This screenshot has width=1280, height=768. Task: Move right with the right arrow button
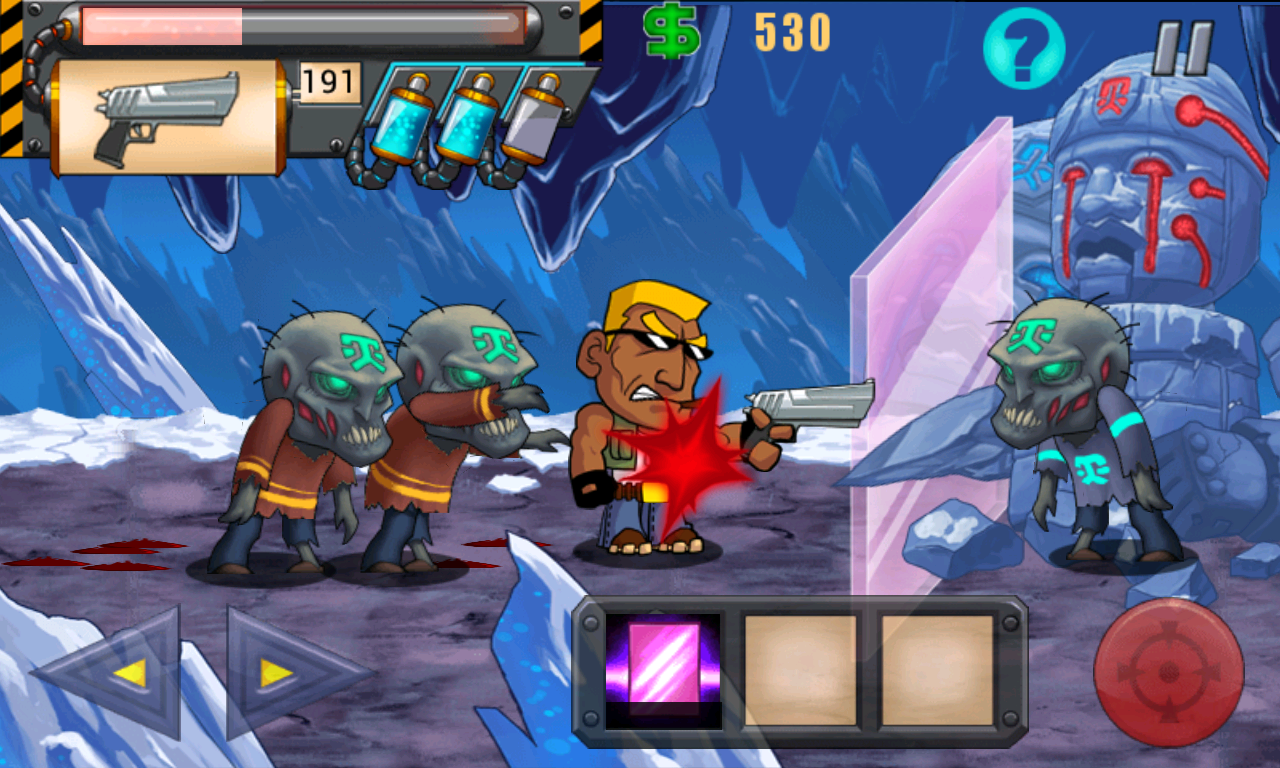coord(284,673)
